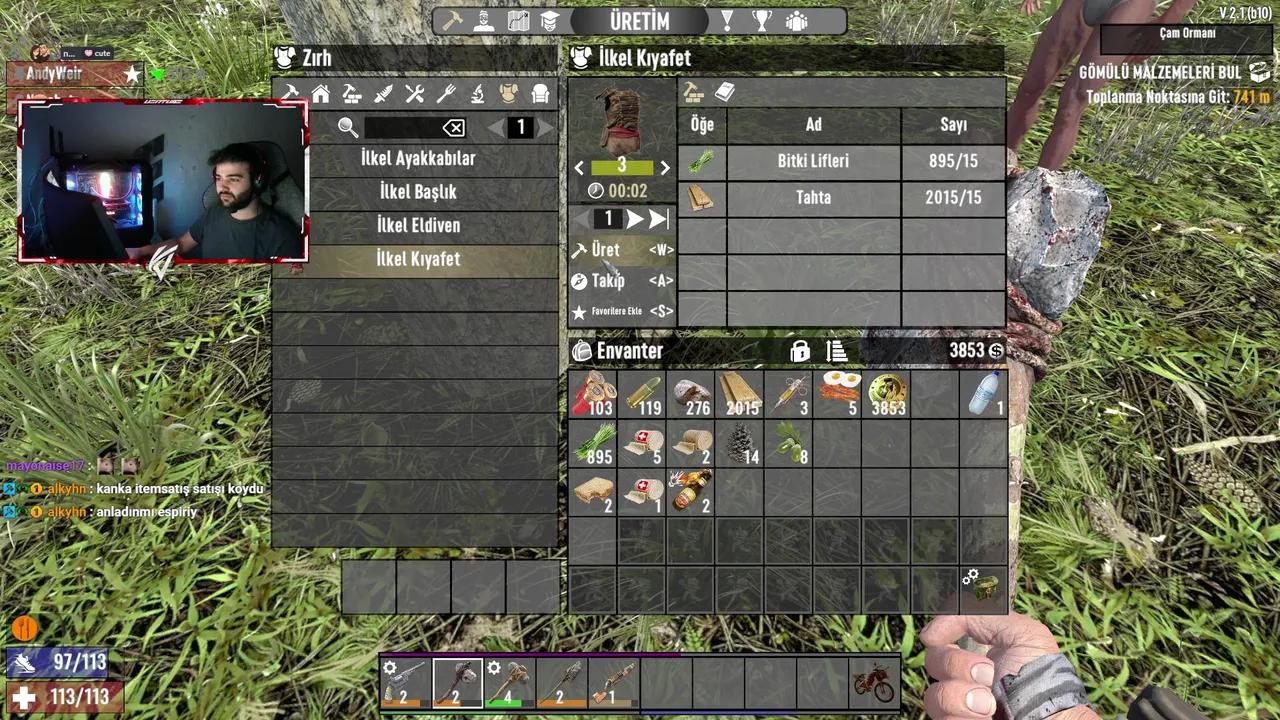Open the map tab in the top bar
The width and height of the screenshot is (1280, 720).
tap(518, 21)
